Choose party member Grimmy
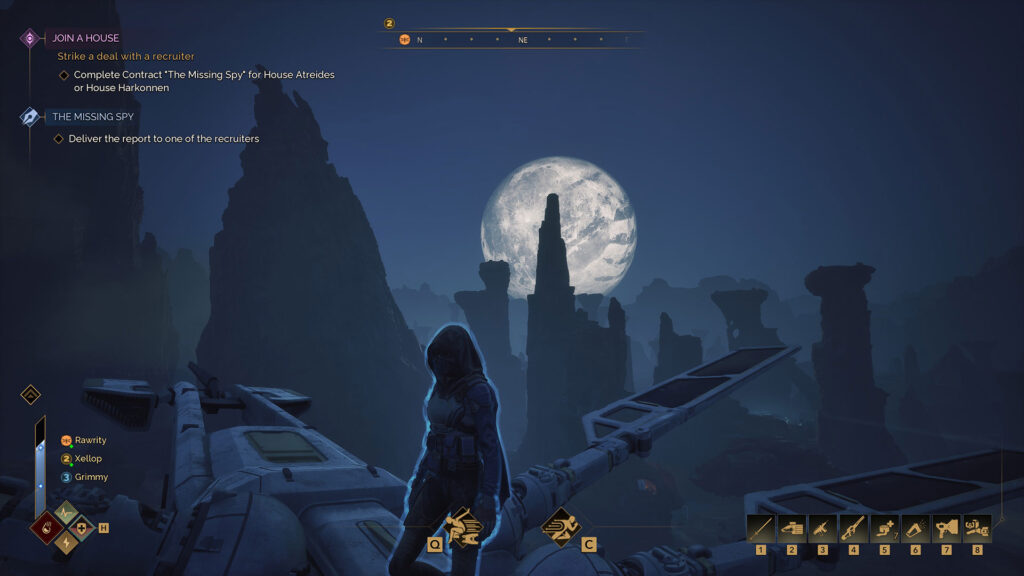The height and width of the screenshot is (576, 1024). pyautogui.click(x=91, y=477)
